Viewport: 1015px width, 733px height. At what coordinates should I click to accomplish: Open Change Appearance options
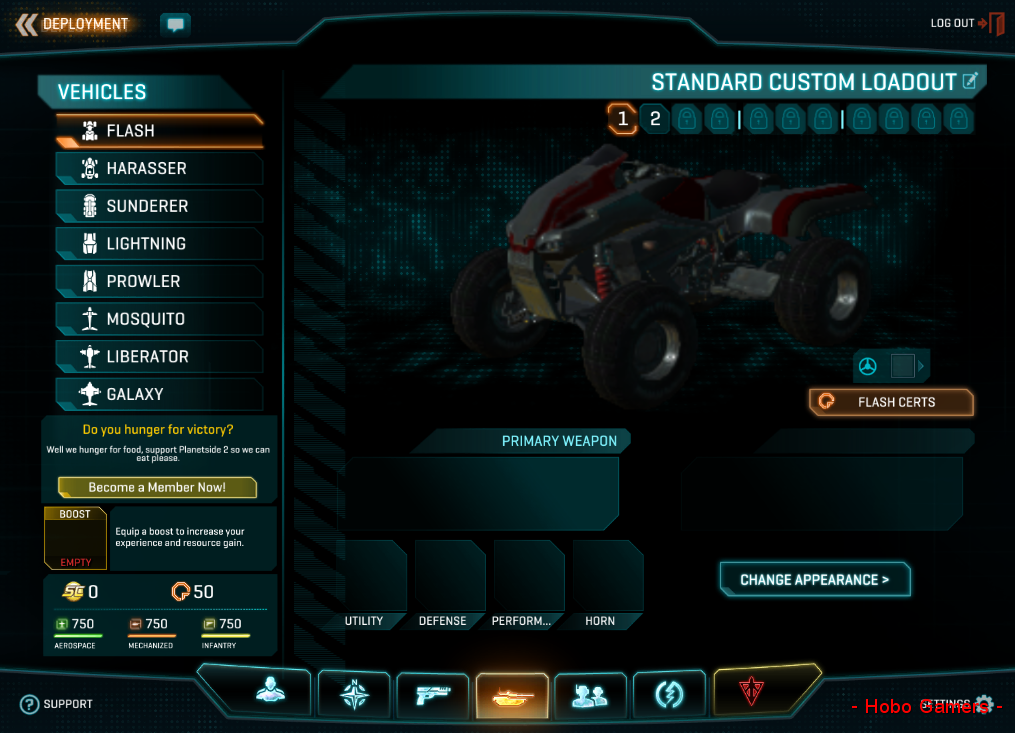[x=814, y=580]
